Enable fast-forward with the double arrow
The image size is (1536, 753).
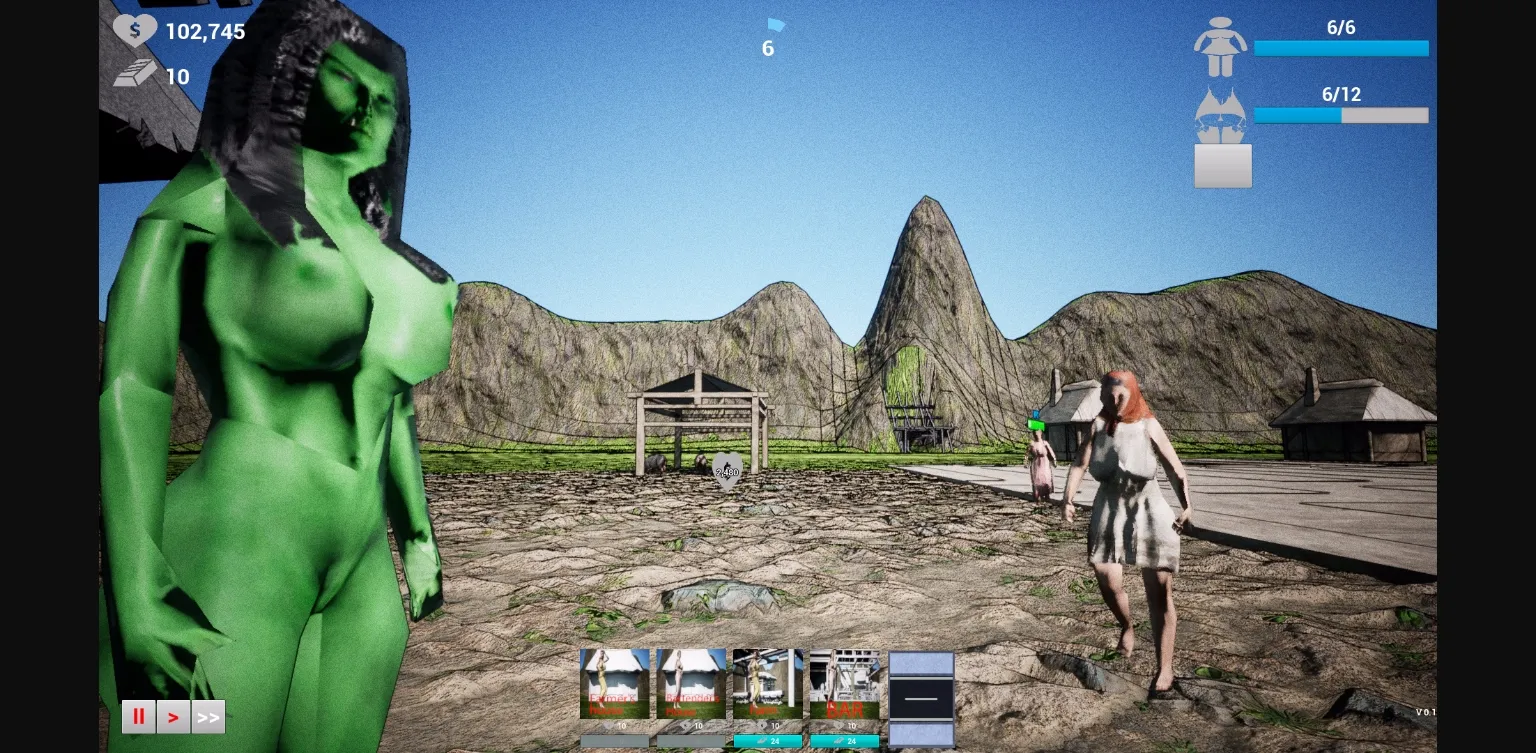tap(208, 716)
